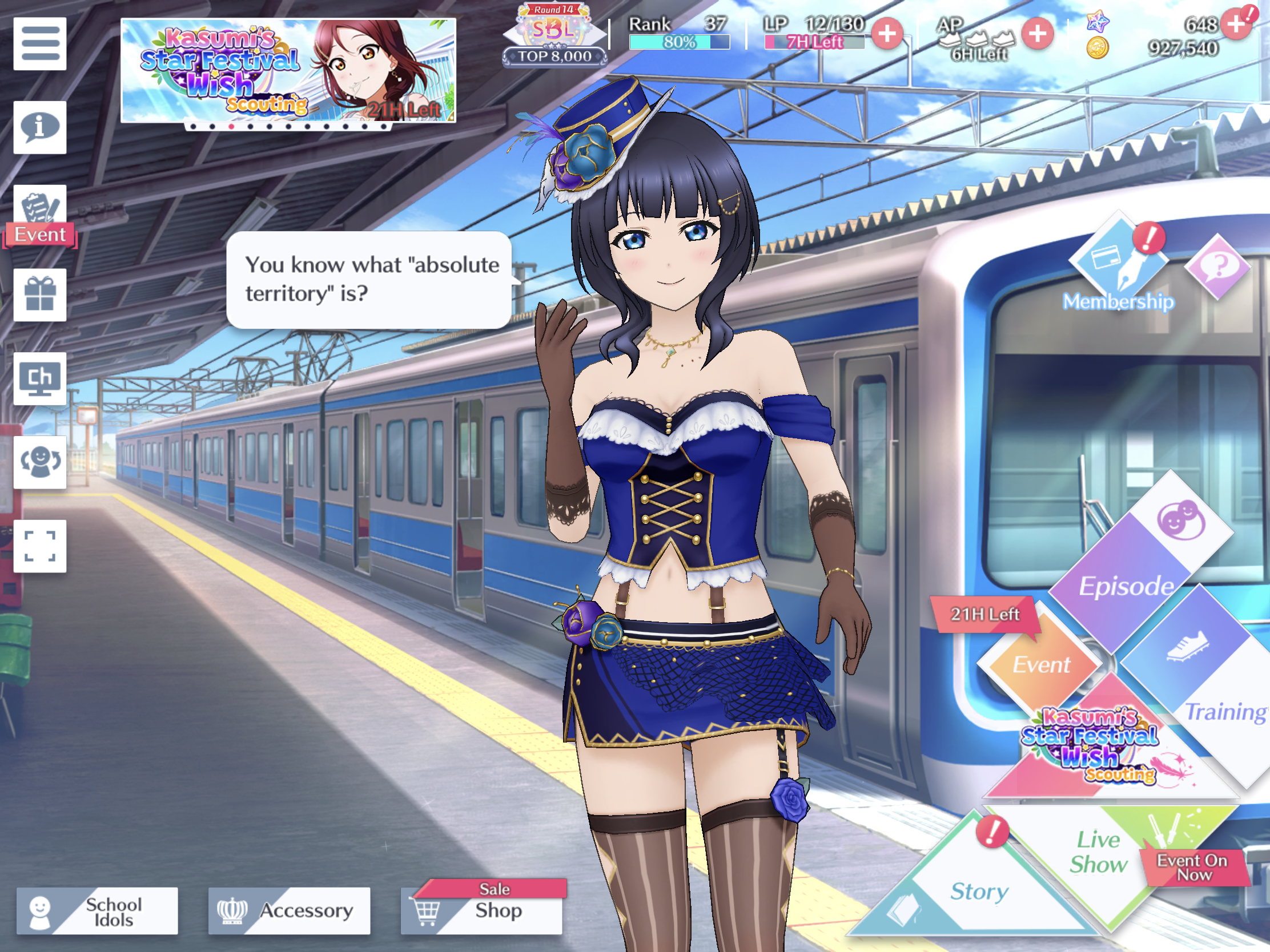Open the pink question mark help diamond
The image size is (1270, 952).
coord(1218,266)
